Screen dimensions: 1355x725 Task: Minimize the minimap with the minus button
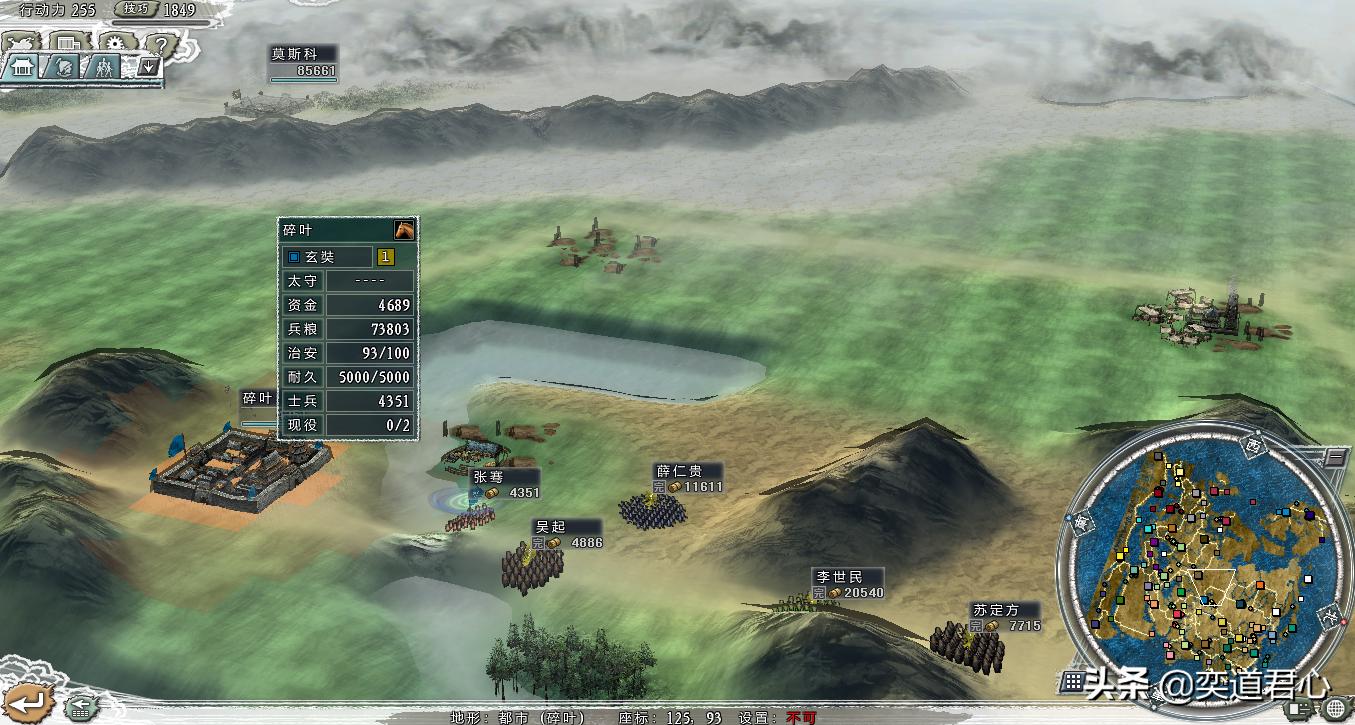[x=1336, y=459]
